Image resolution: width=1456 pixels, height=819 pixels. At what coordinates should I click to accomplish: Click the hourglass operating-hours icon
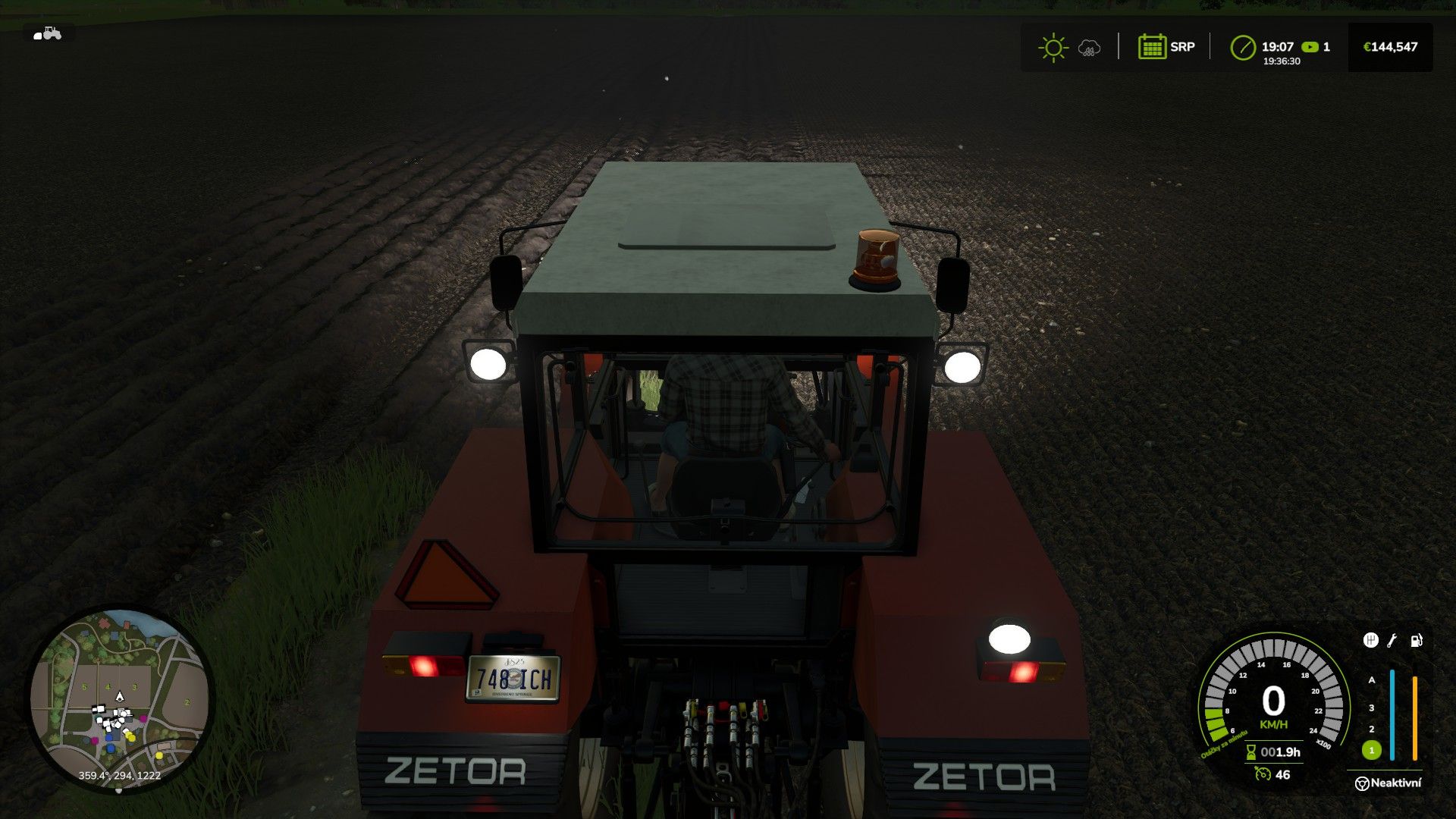pyautogui.click(x=1250, y=751)
